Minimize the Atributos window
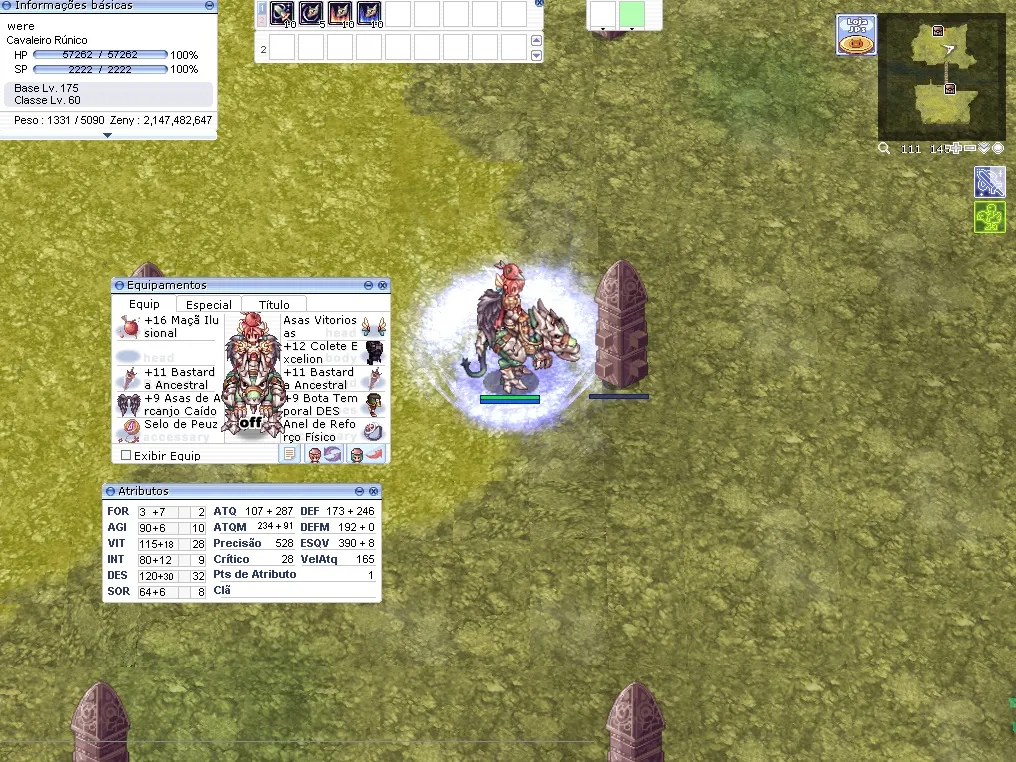Viewport: 1016px width, 762px height. (360, 492)
